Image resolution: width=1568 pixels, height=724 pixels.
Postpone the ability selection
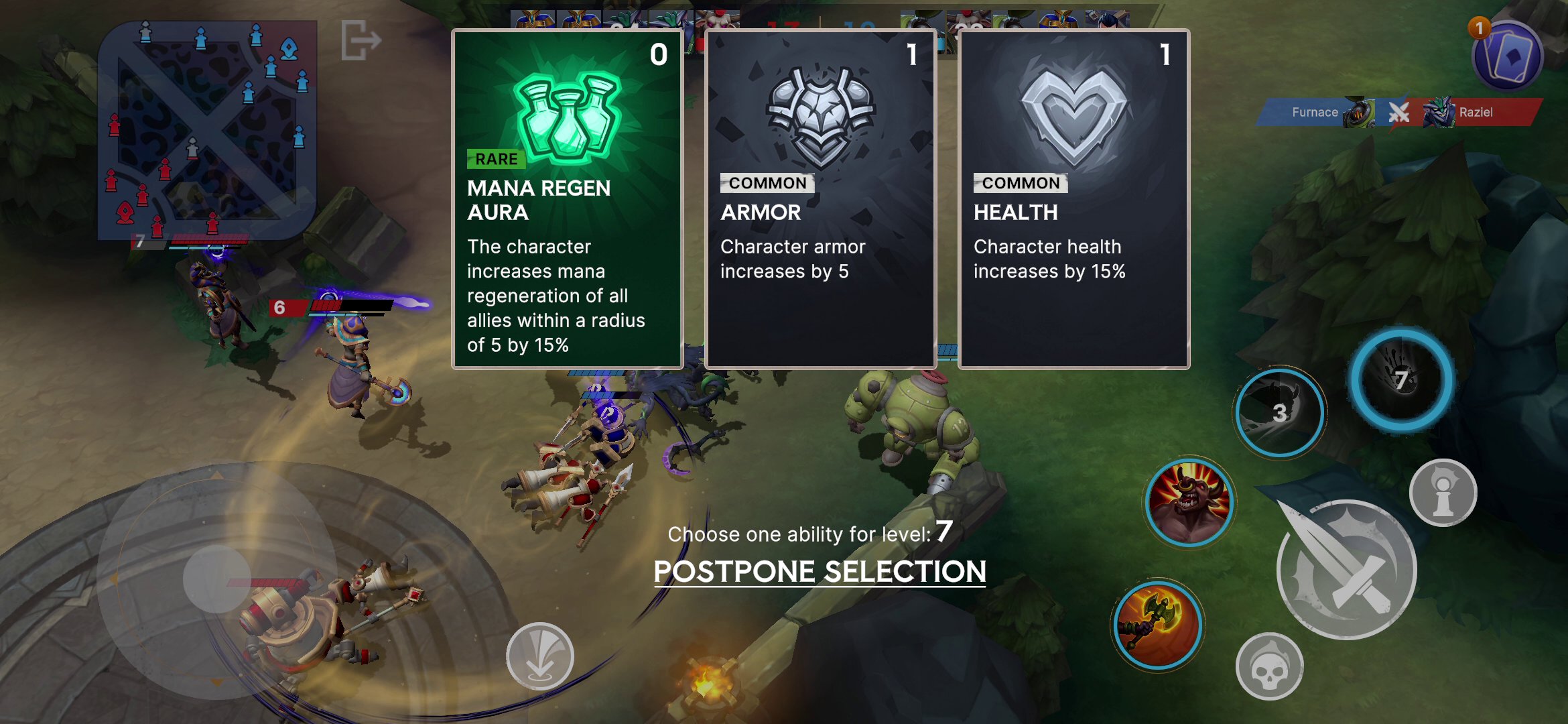[x=820, y=572]
